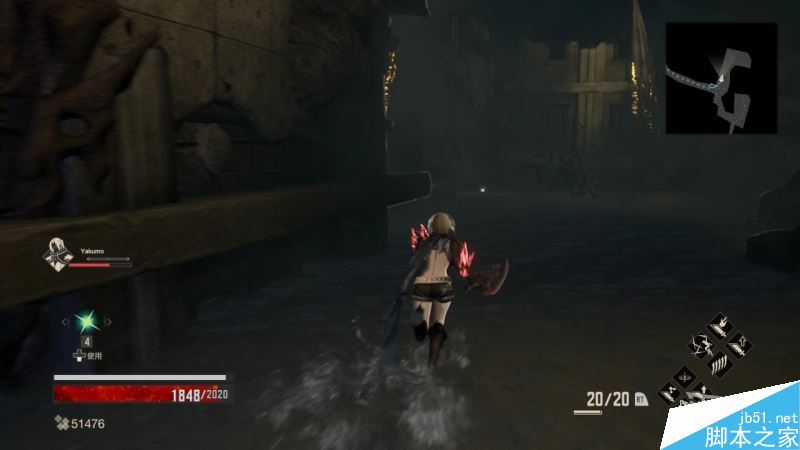Use the glowing green star item
Screen dimensions: 800x450
click(x=85, y=321)
